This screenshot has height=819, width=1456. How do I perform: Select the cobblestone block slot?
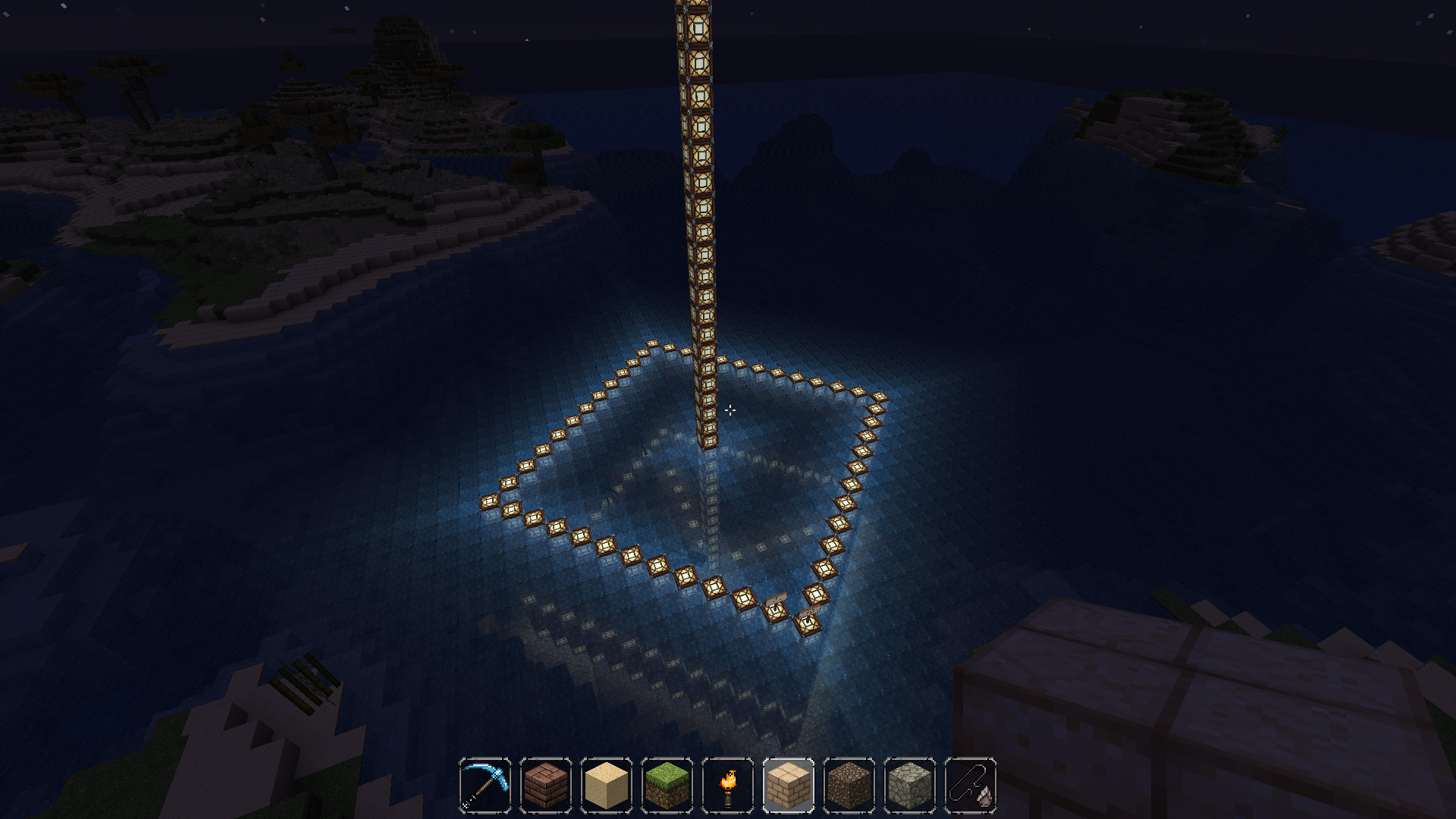[910, 785]
